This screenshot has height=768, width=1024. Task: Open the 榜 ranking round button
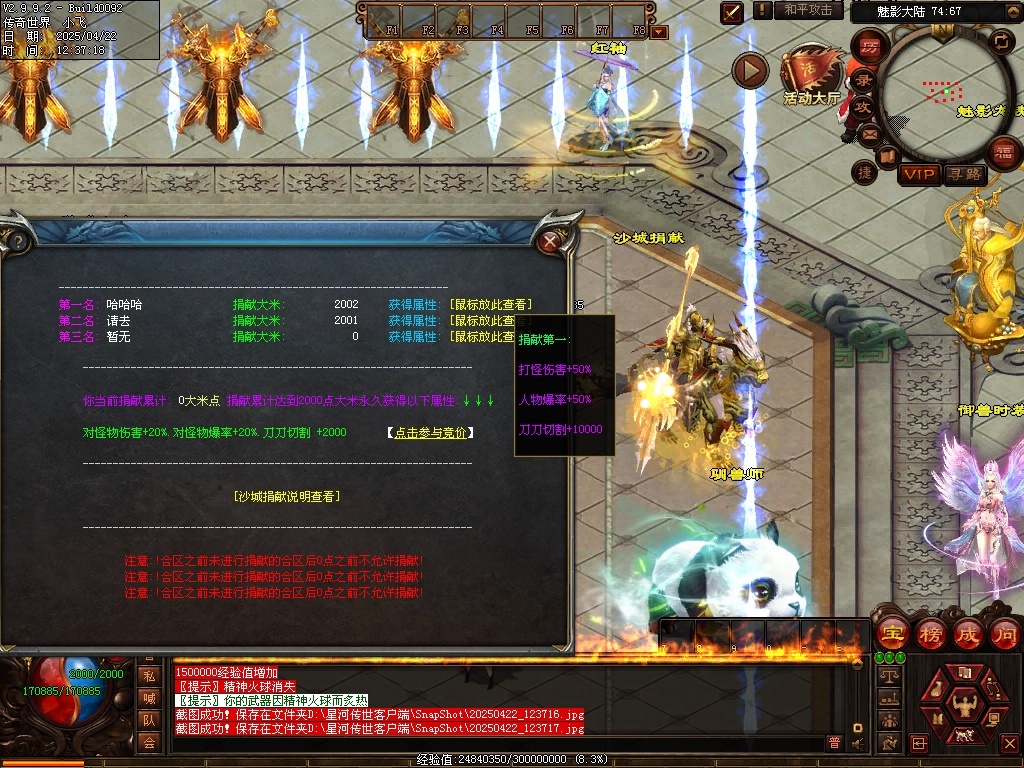point(930,634)
